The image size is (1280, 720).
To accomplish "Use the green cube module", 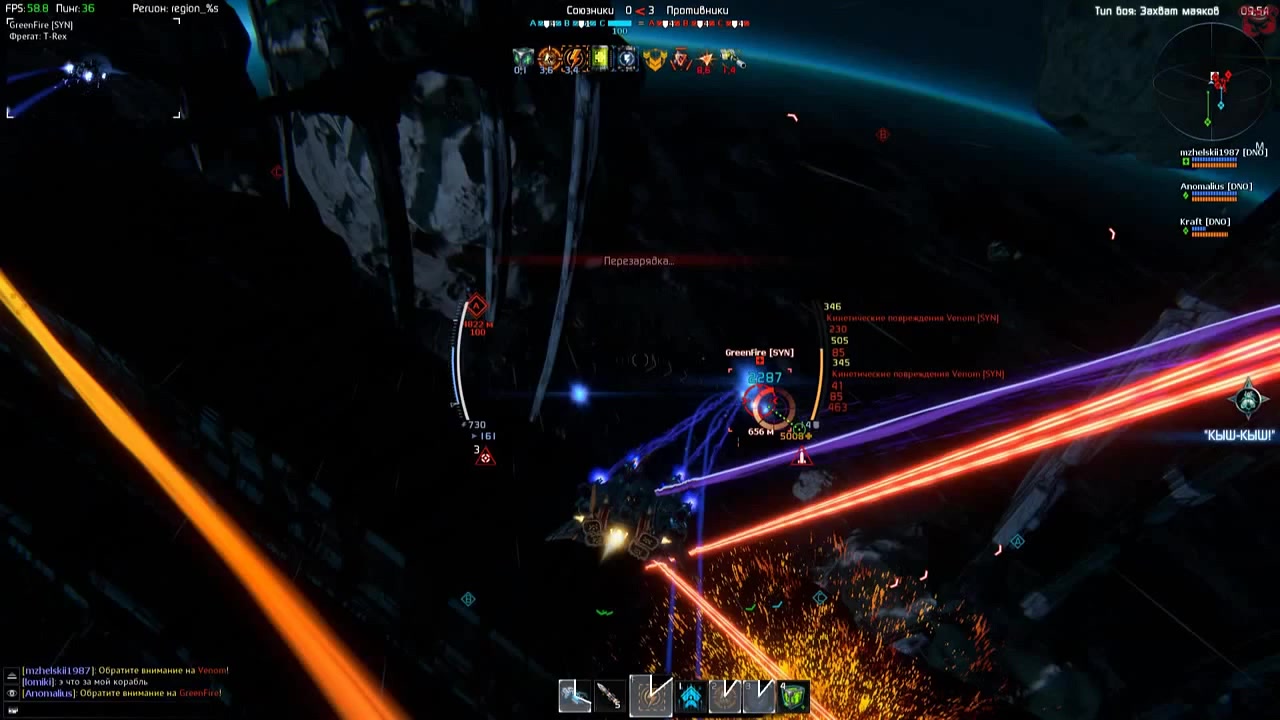I will click(793, 695).
